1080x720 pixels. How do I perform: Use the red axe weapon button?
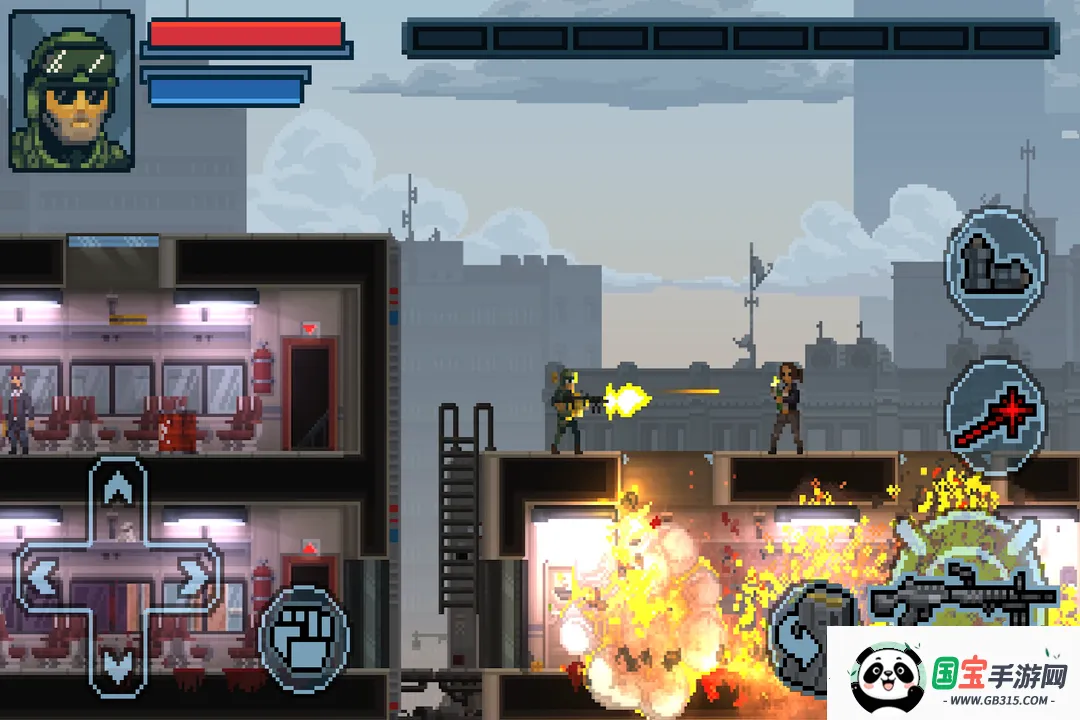tap(994, 416)
